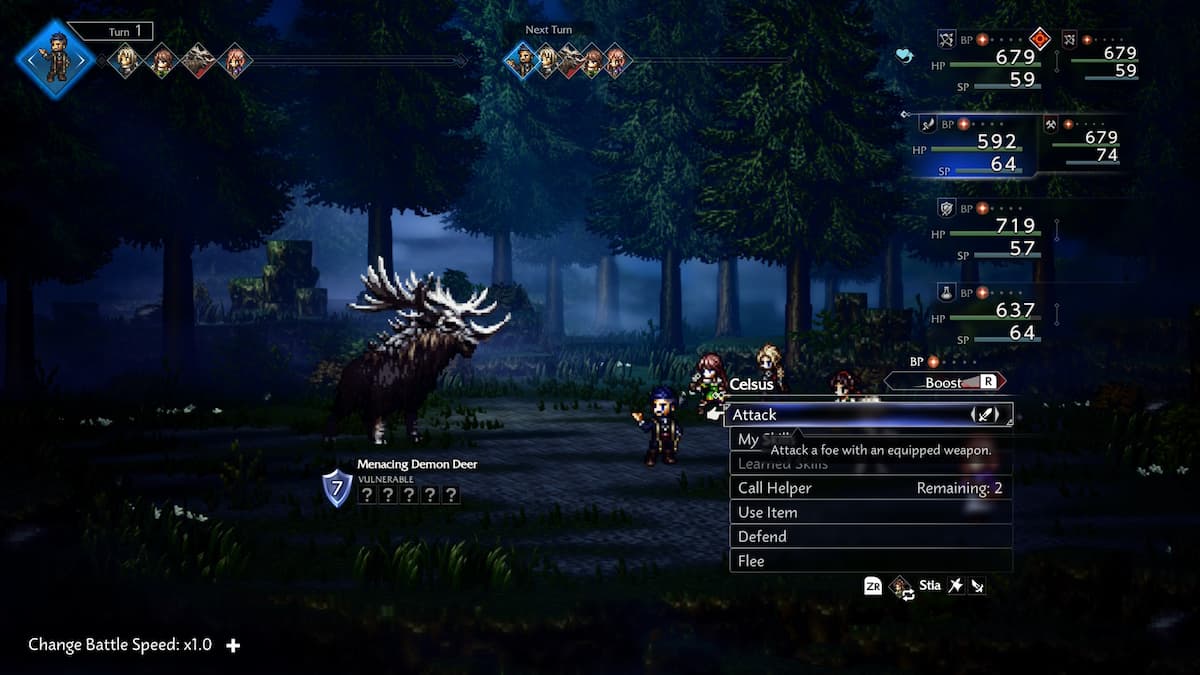The image size is (1200, 675).
Task: Select Flee to escape battle
Action: tap(868, 561)
